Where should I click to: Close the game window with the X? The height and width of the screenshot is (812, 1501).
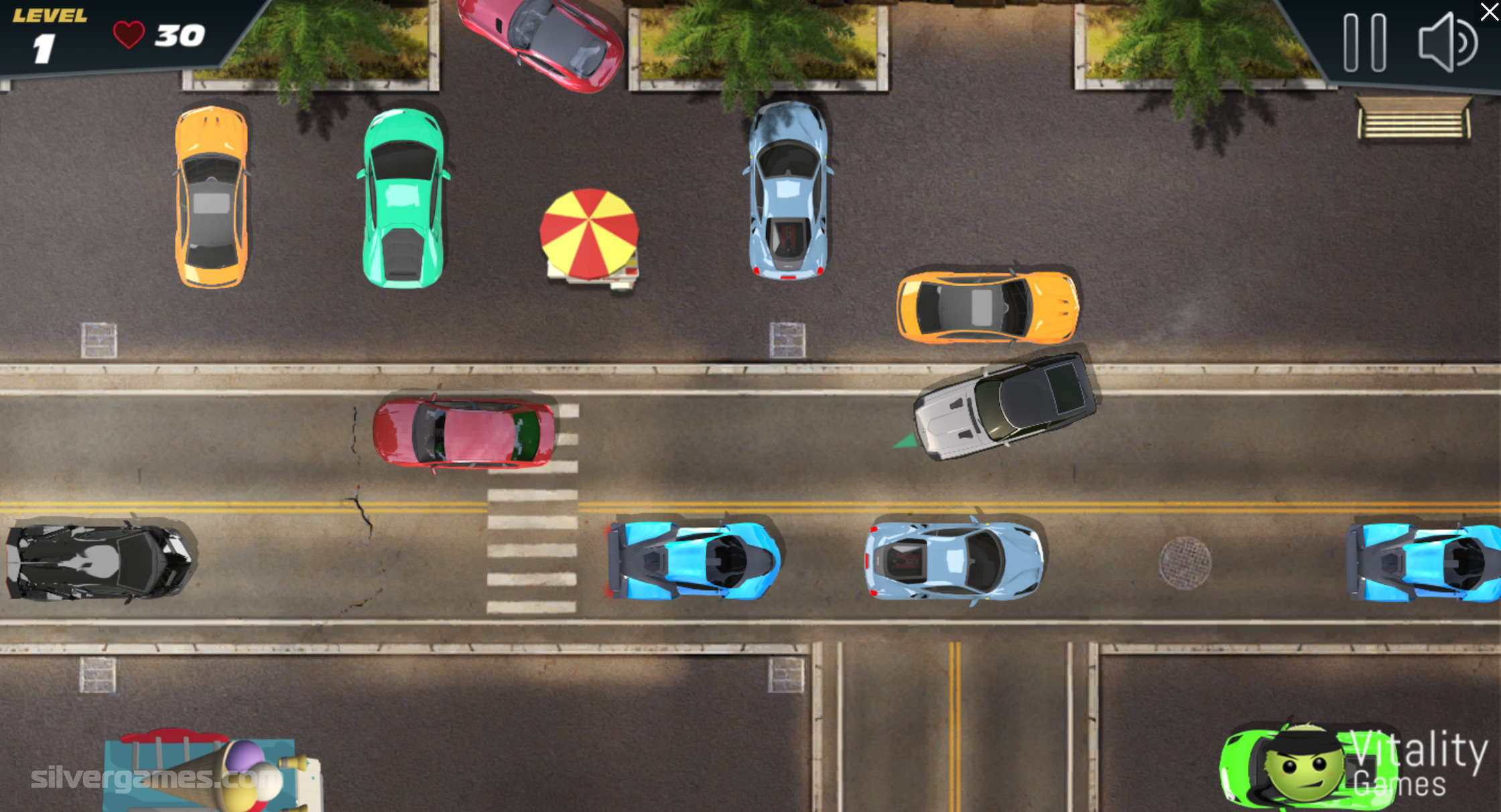coord(1489,12)
